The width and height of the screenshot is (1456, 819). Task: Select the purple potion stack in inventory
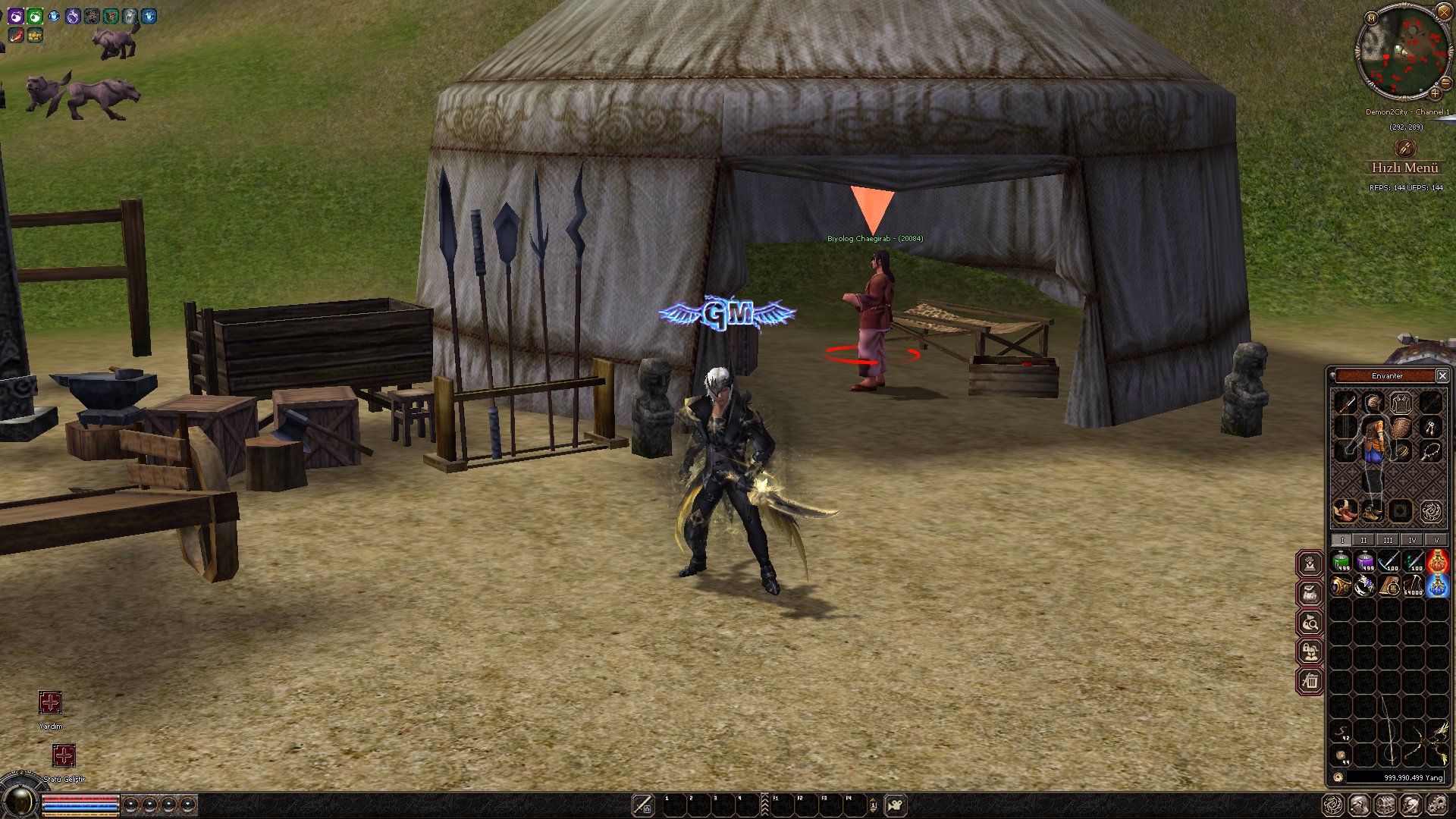[x=1365, y=562]
